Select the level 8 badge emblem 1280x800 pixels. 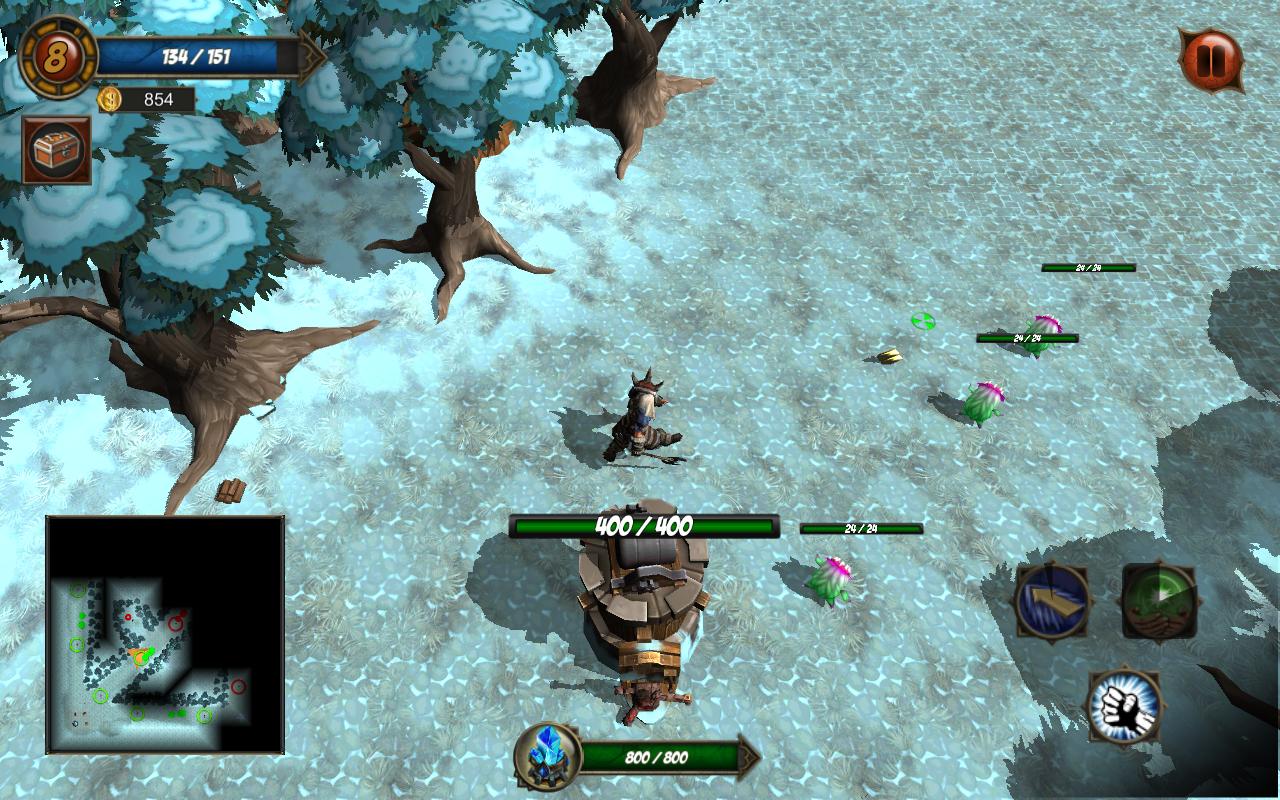[x=53, y=55]
